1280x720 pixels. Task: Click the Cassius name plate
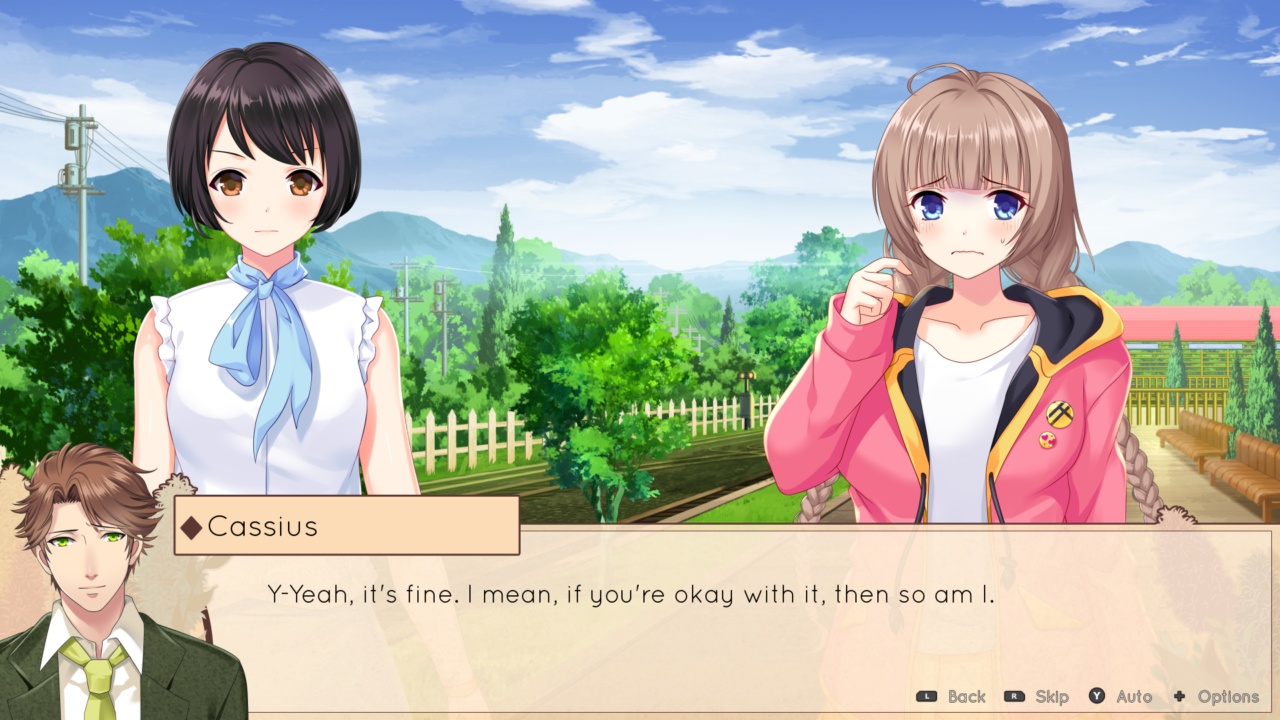345,527
